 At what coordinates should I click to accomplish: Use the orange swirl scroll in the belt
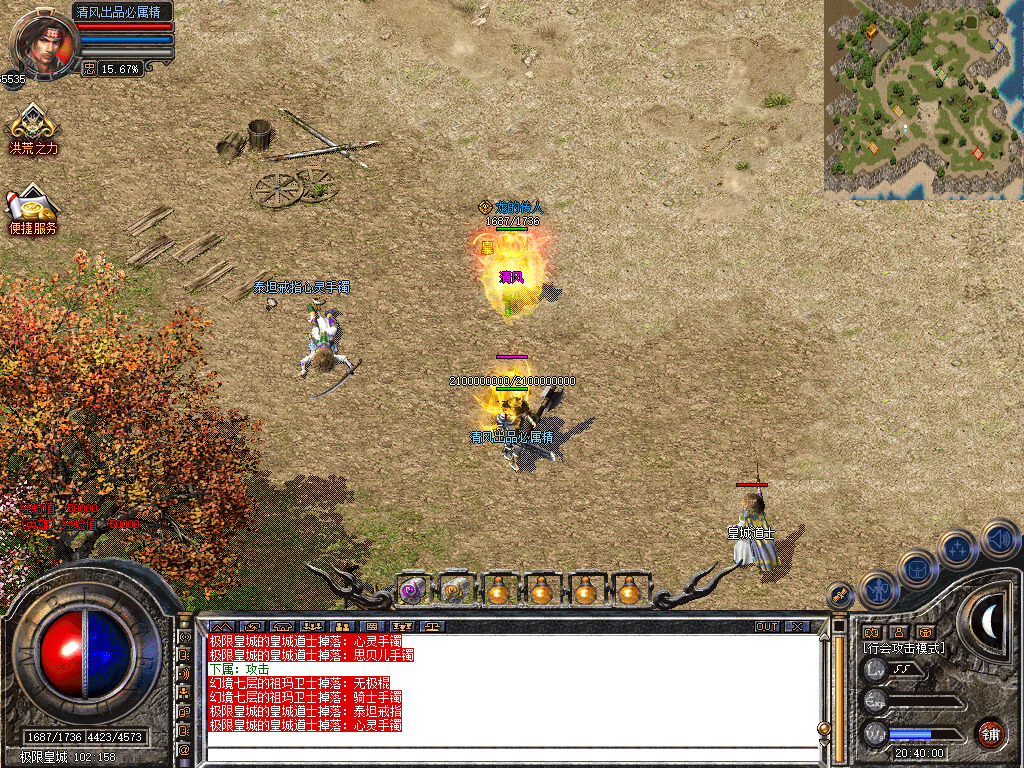click(x=454, y=591)
